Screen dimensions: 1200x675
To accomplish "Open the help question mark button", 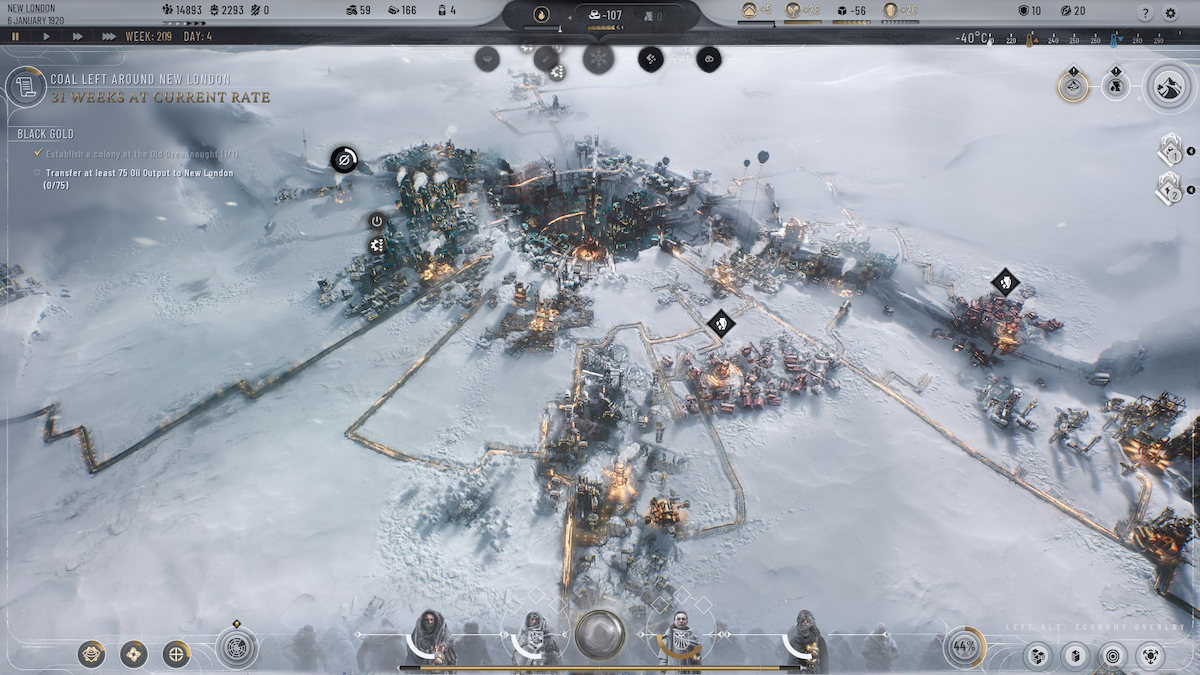I will point(1145,13).
